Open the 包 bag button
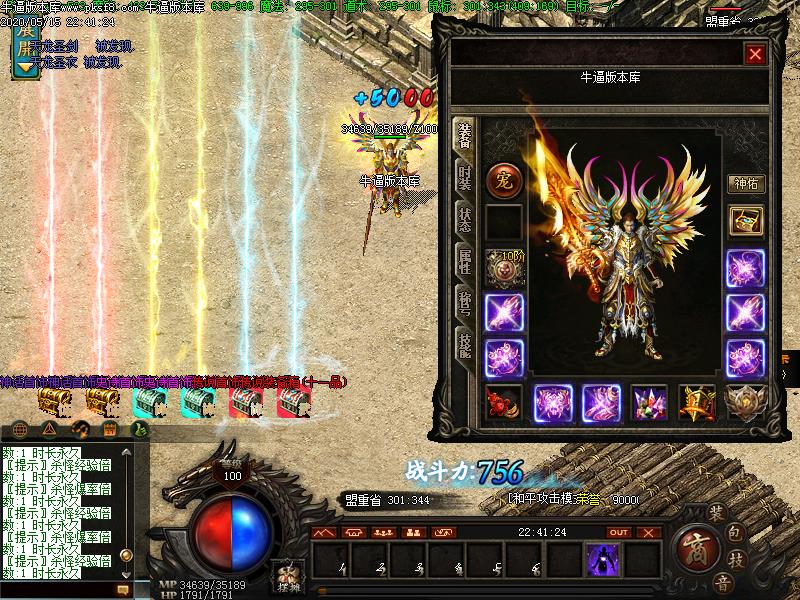The height and width of the screenshot is (600, 800). pos(734,533)
